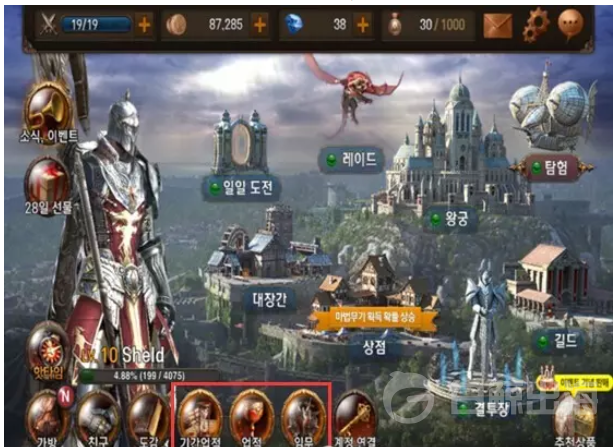Enter the 일일 도전 daily challenge
Image resolution: width=614 pixels, height=447 pixels.
point(240,187)
